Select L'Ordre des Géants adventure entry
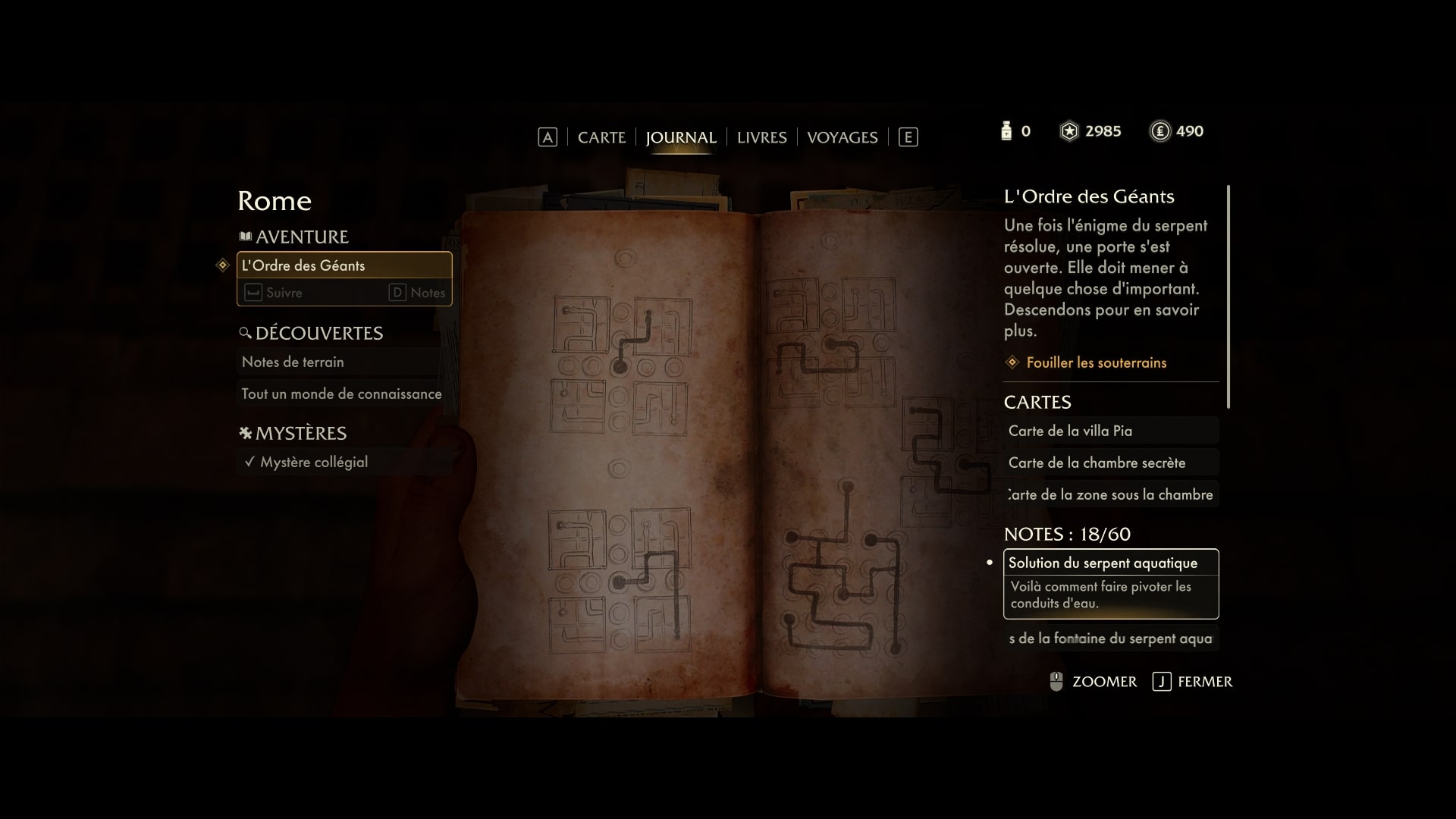 point(344,265)
